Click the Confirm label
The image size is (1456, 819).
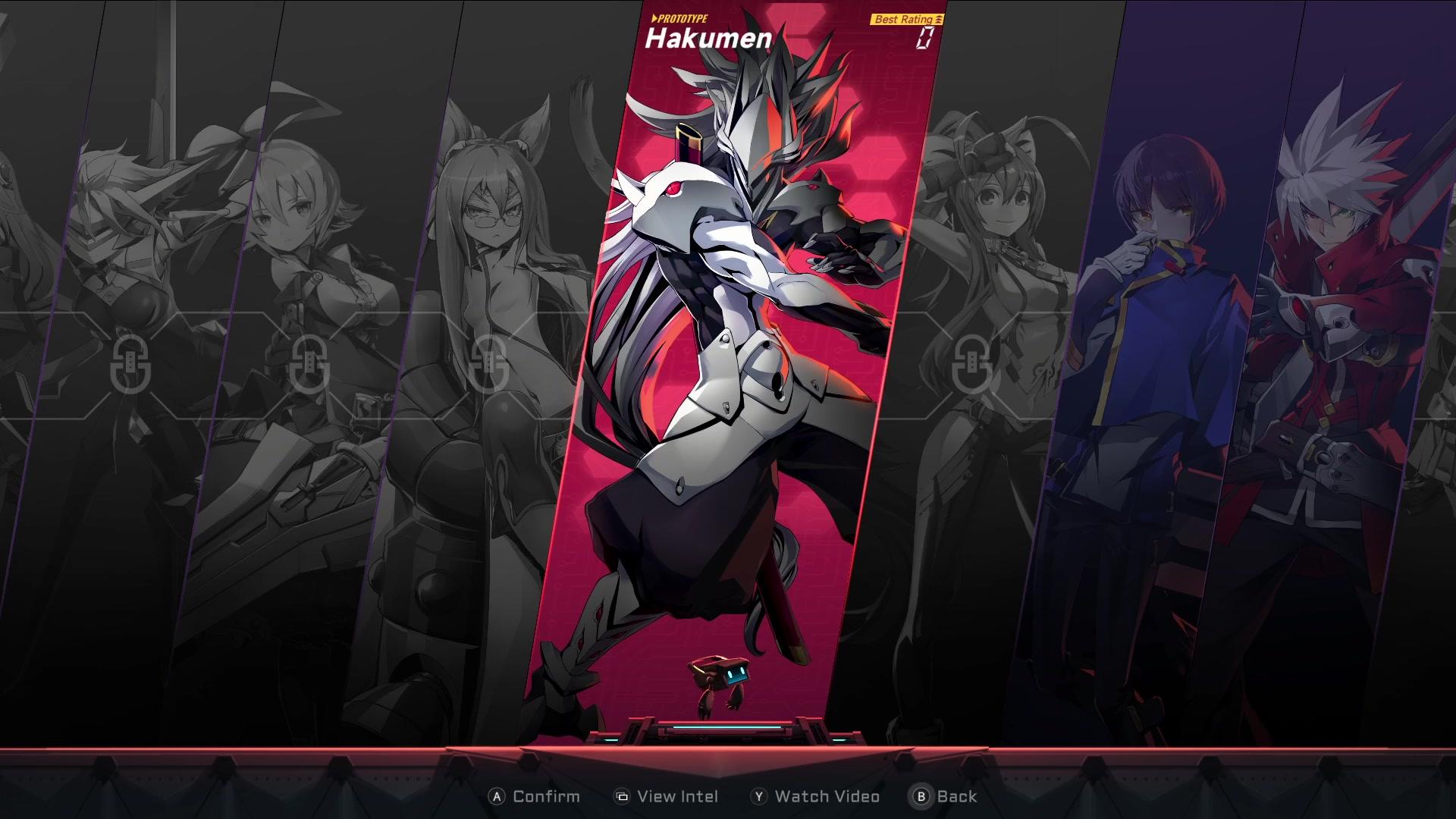tap(545, 796)
